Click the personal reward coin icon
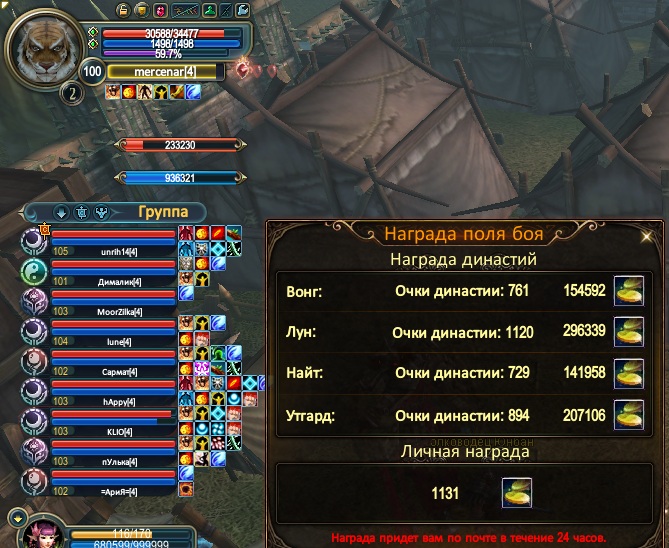The image size is (669, 548). [516, 492]
